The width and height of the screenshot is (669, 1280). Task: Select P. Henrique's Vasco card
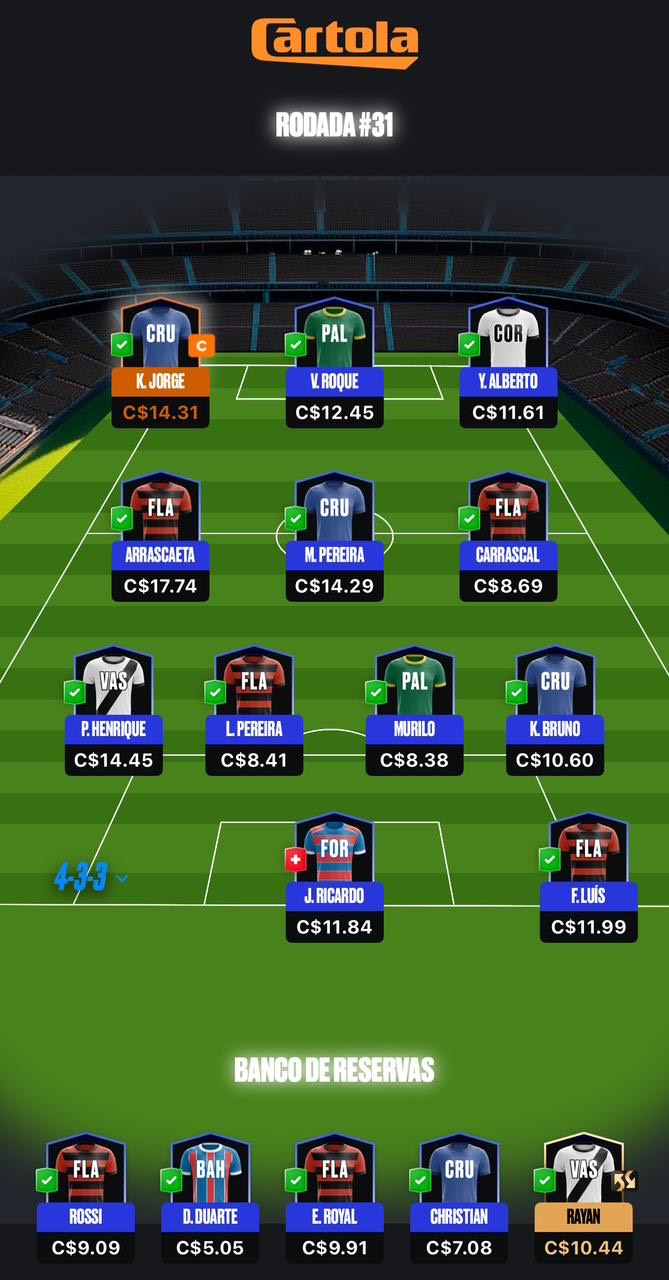(x=113, y=710)
